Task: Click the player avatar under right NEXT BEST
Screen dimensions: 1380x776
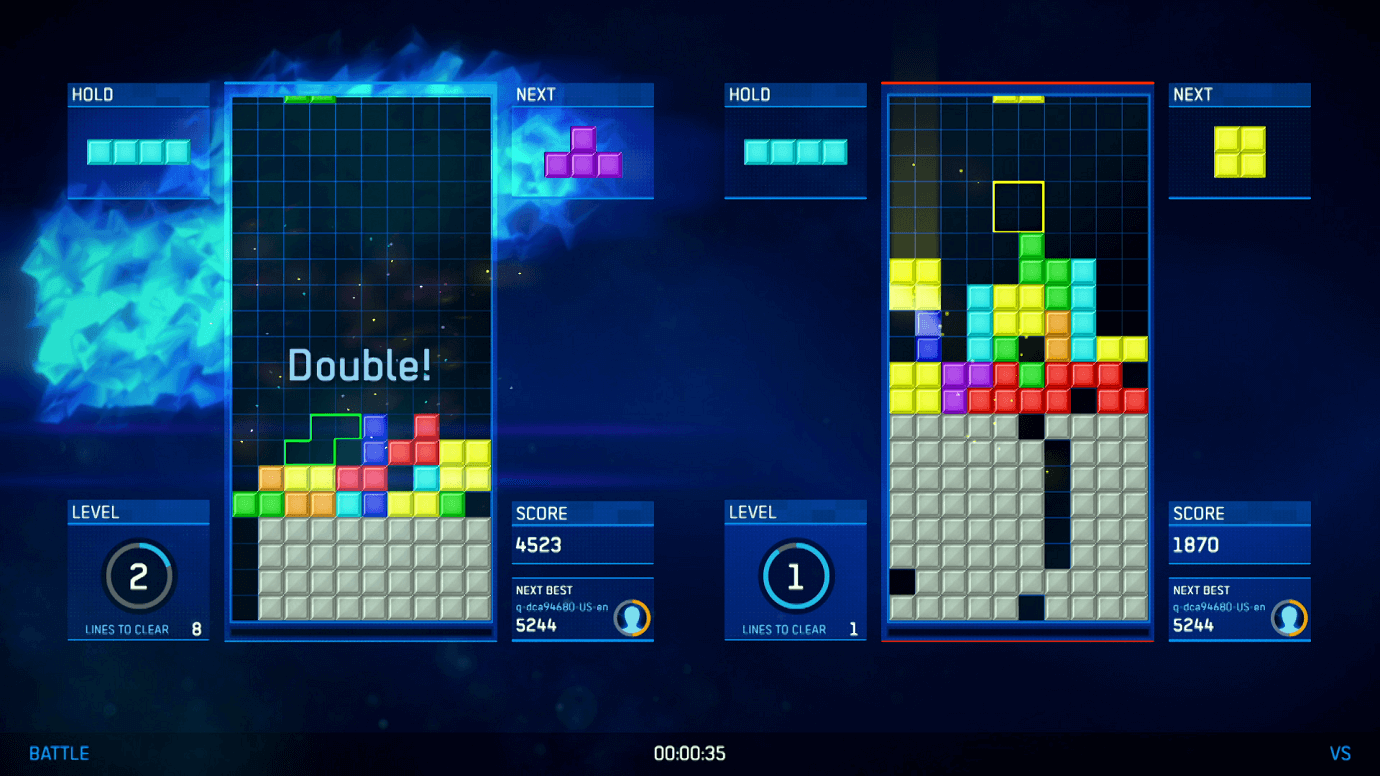Action: tap(1289, 619)
